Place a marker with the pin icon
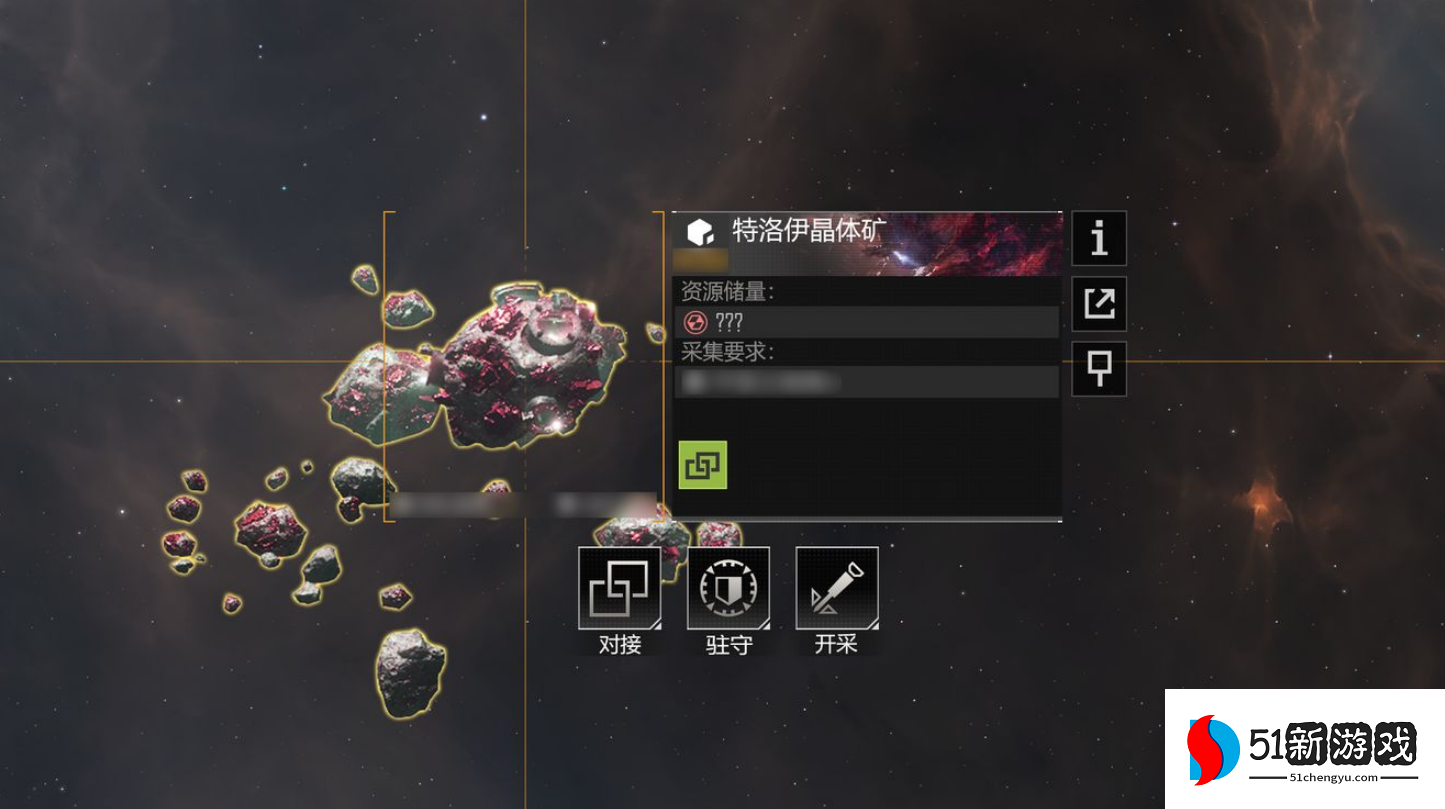Viewport: 1445px width, 809px height. click(1099, 369)
